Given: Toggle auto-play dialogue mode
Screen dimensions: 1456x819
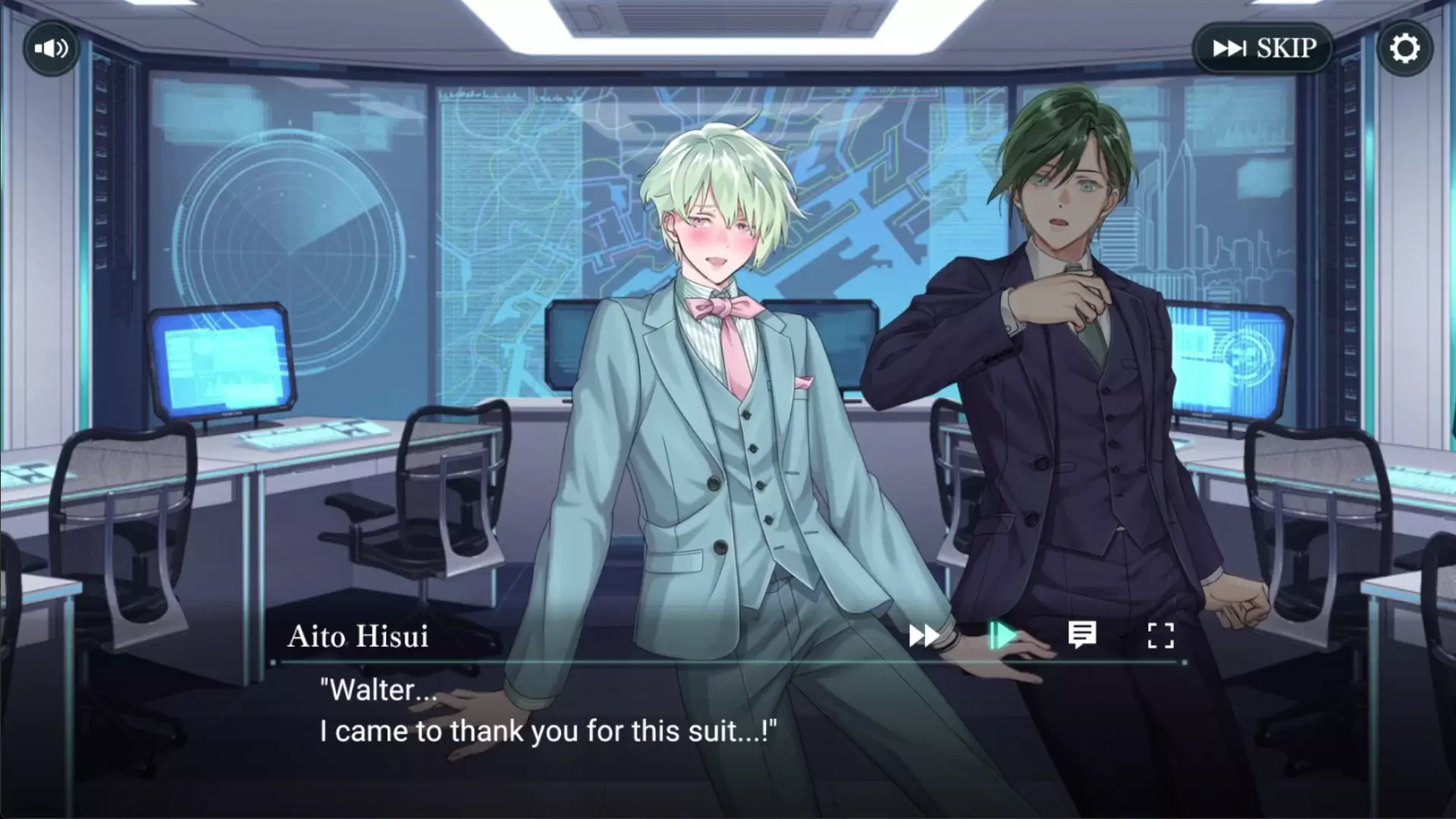Looking at the screenshot, I should pos(1003,635).
